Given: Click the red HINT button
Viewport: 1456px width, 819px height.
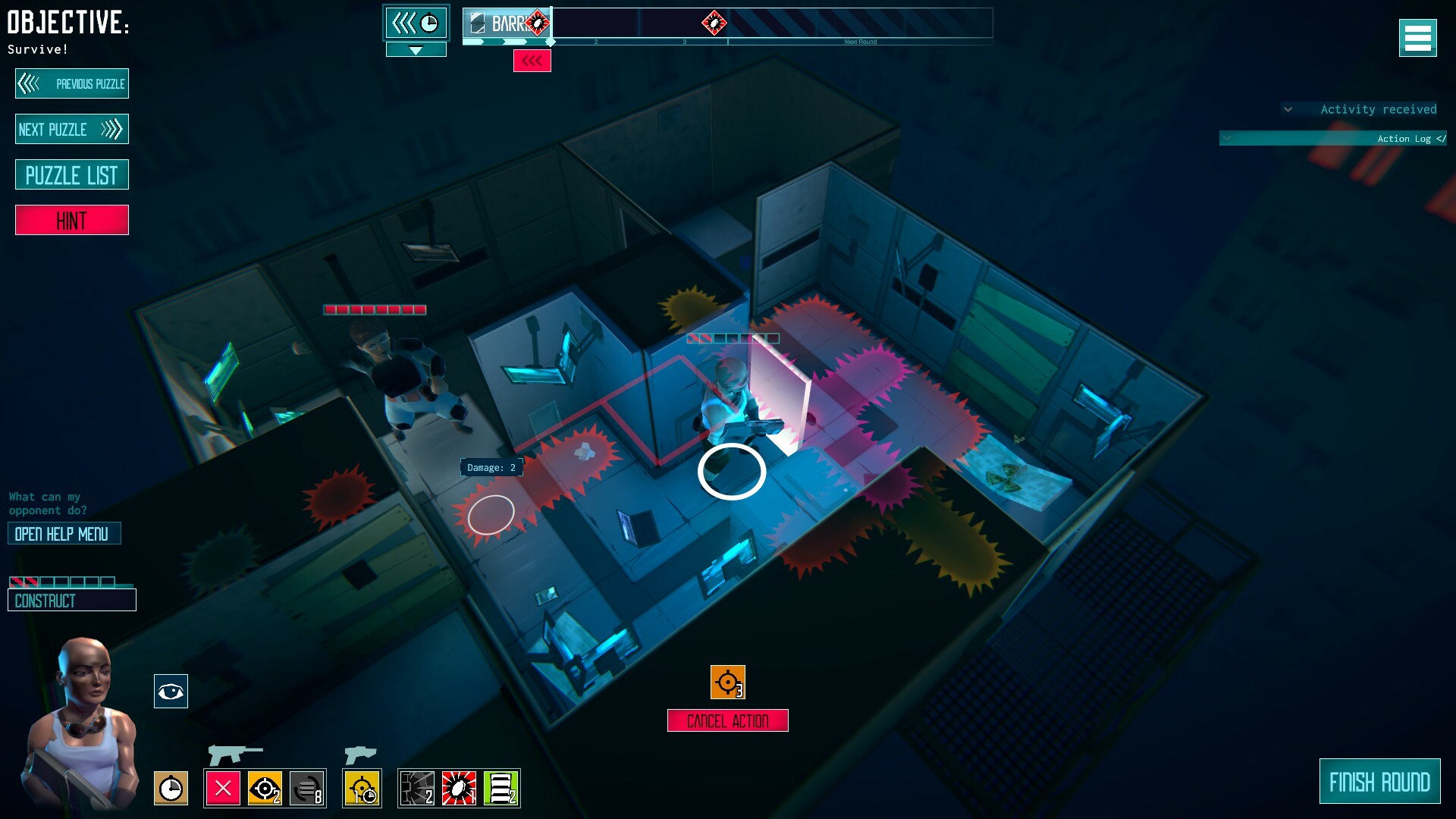Looking at the screenshot, I should (71, 220).
